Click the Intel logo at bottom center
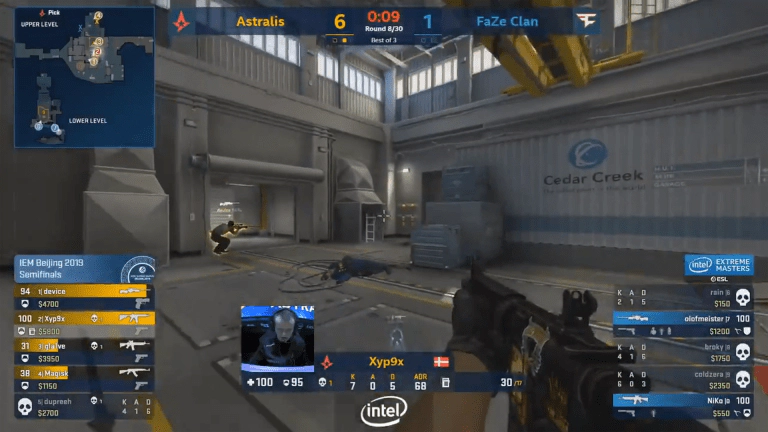 tap(384, 411)
